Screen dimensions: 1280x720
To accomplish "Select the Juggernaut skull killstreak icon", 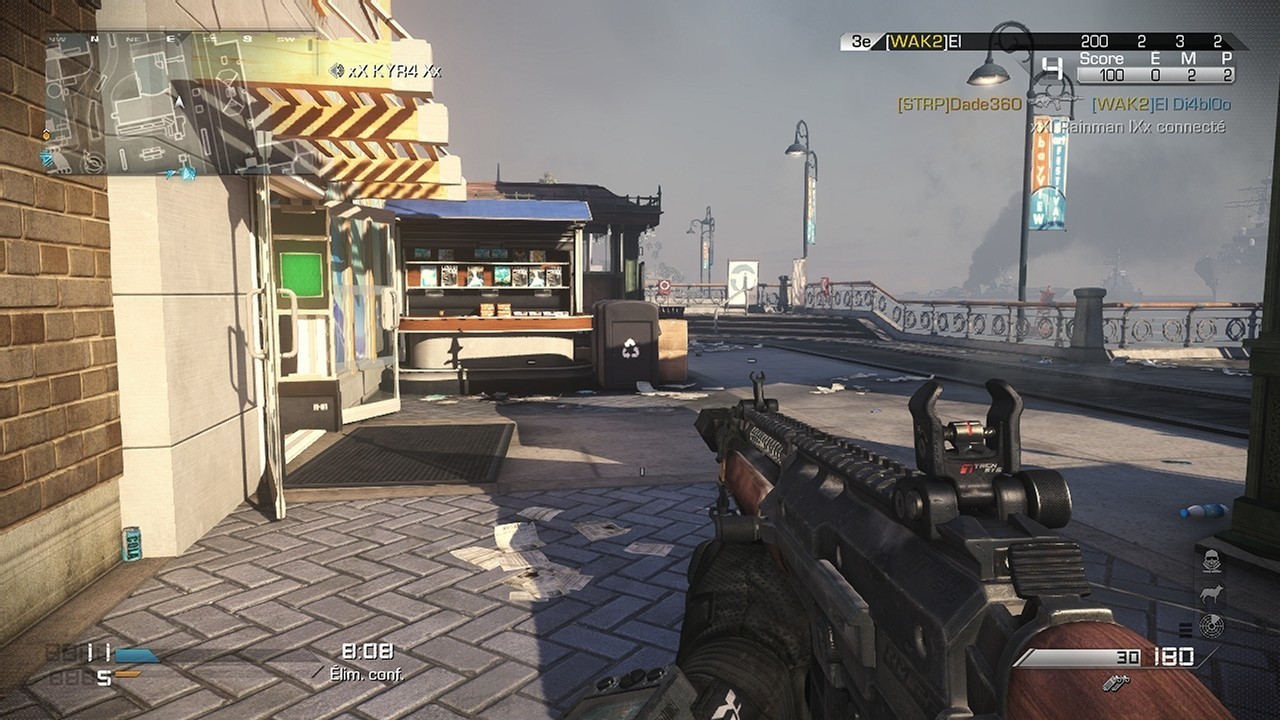I will coord(1212,561).
